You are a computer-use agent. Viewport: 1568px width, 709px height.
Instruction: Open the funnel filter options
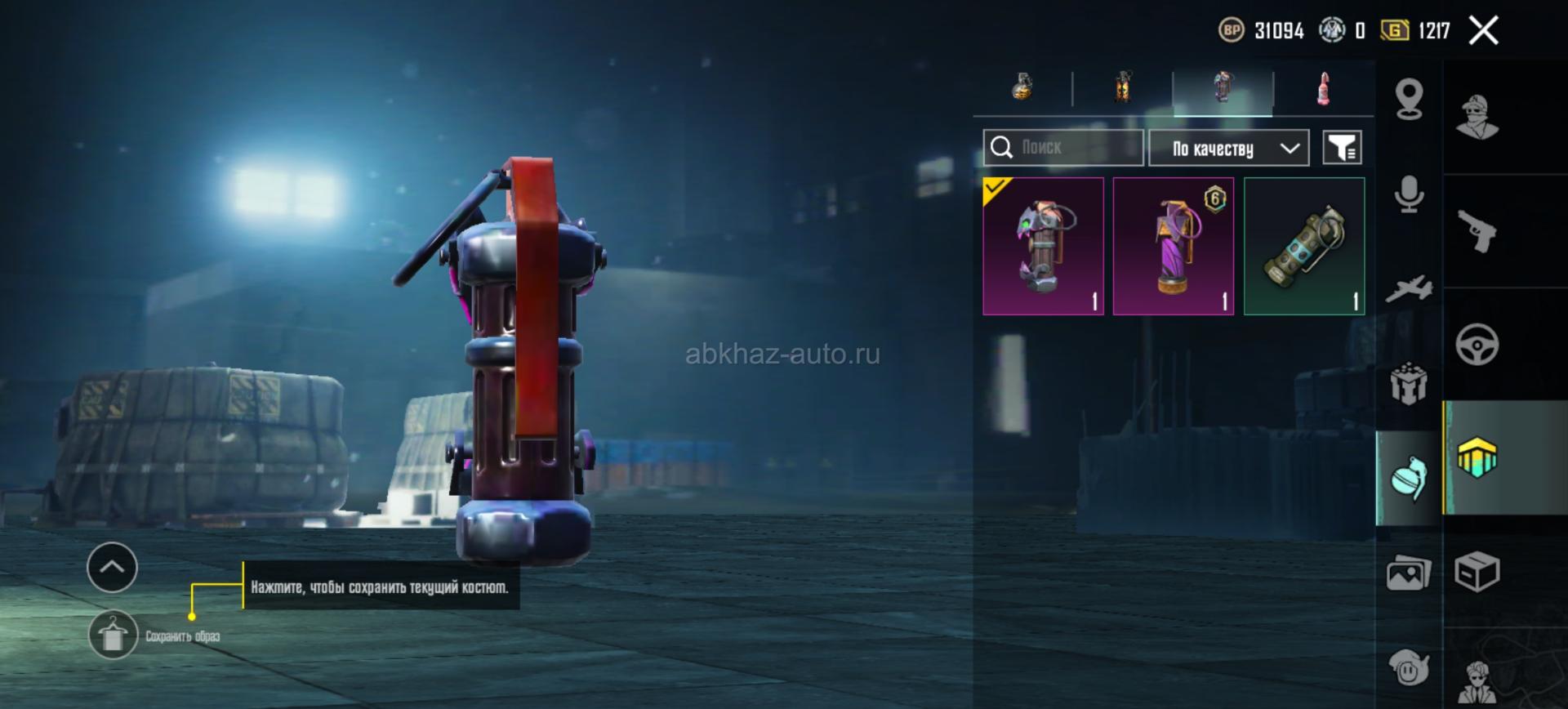pos(1342,148)
